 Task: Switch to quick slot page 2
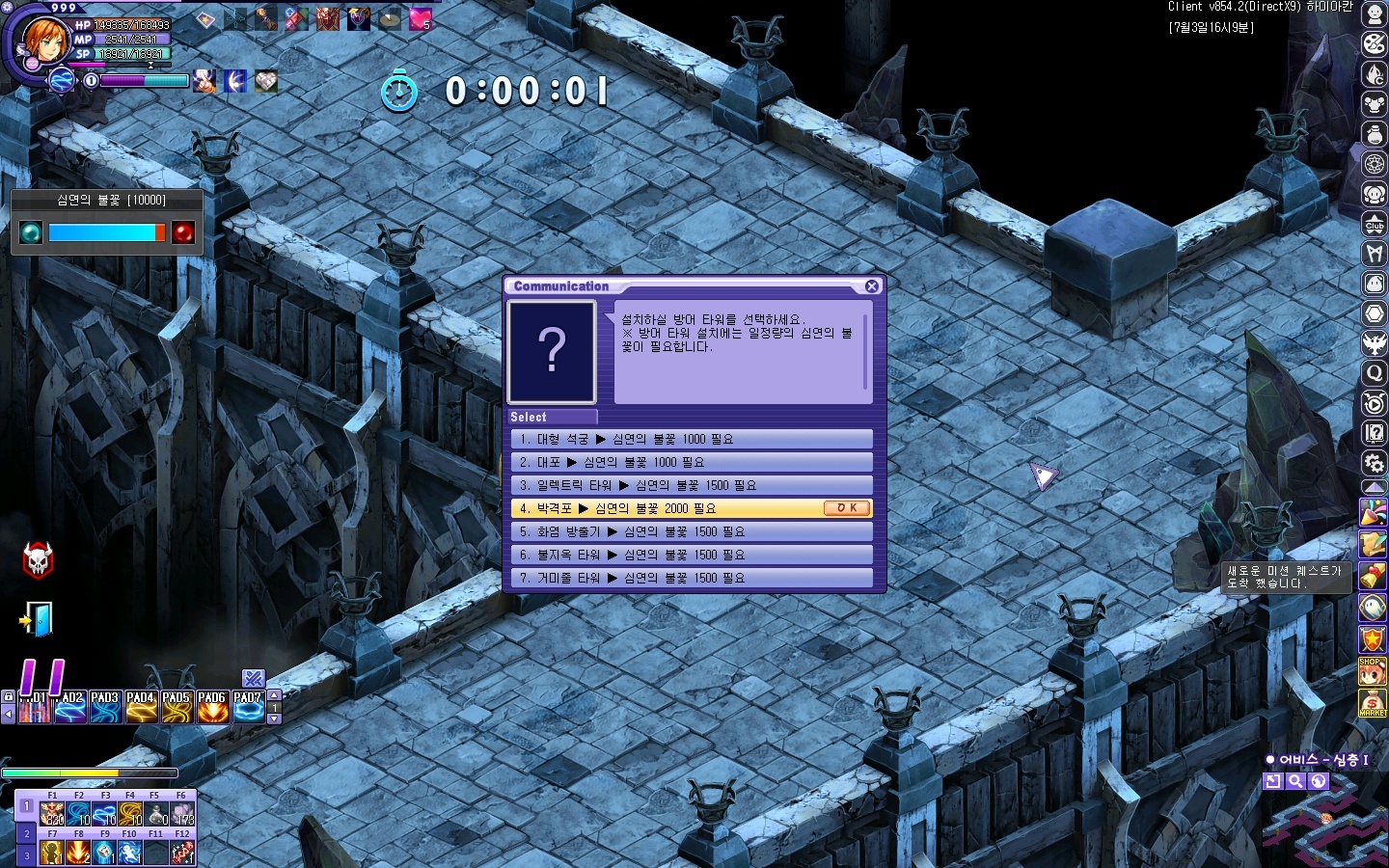[x=26, y=833]
